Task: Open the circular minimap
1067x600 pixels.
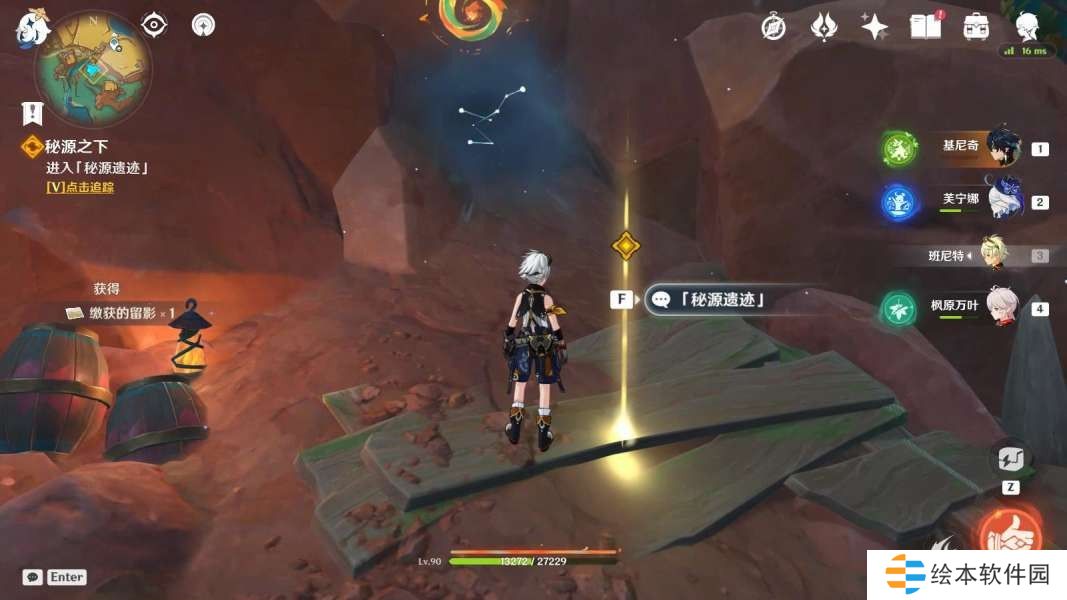Action: tap(93, 69)
